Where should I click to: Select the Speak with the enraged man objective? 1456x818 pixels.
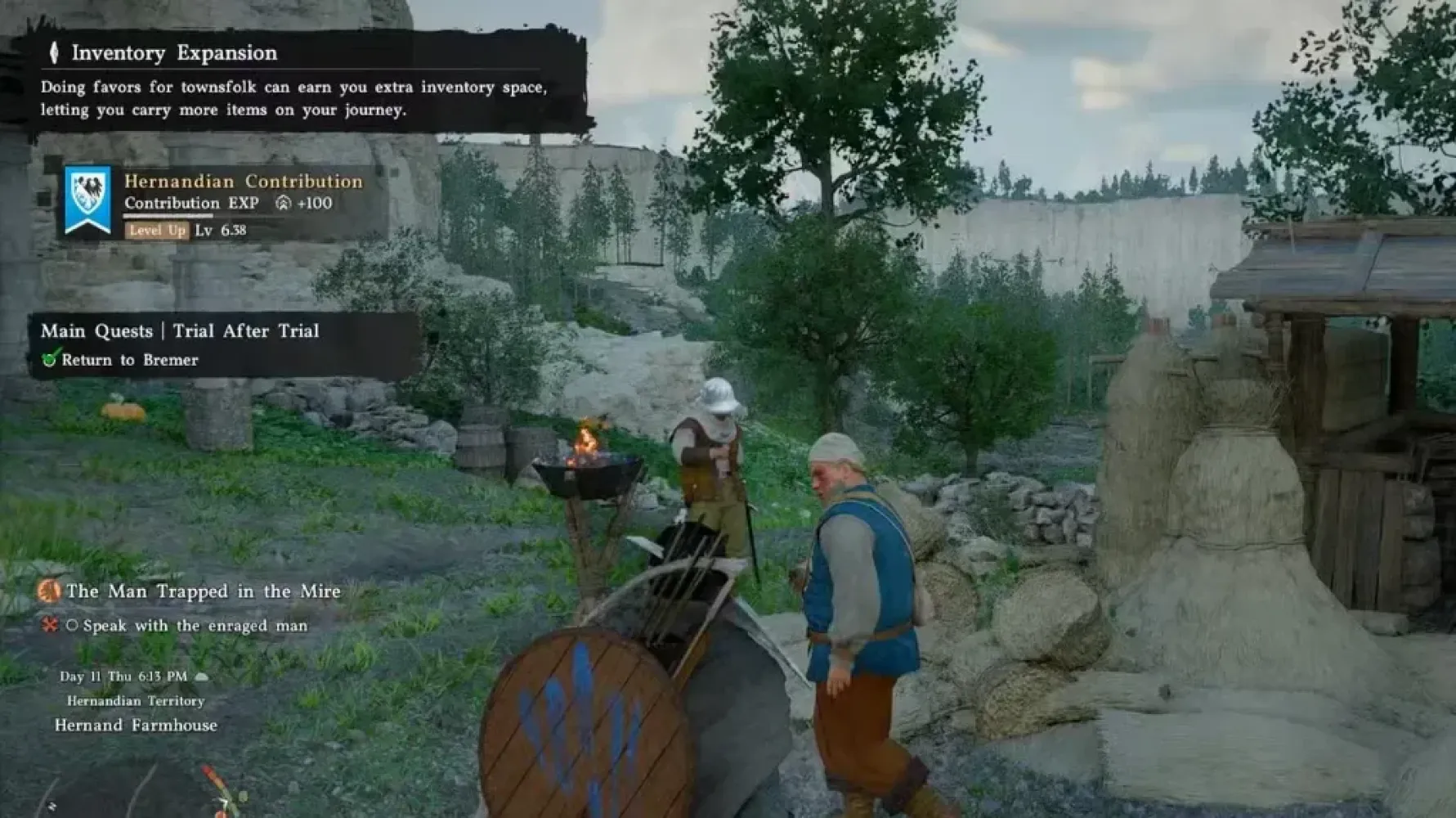[195, 626]
